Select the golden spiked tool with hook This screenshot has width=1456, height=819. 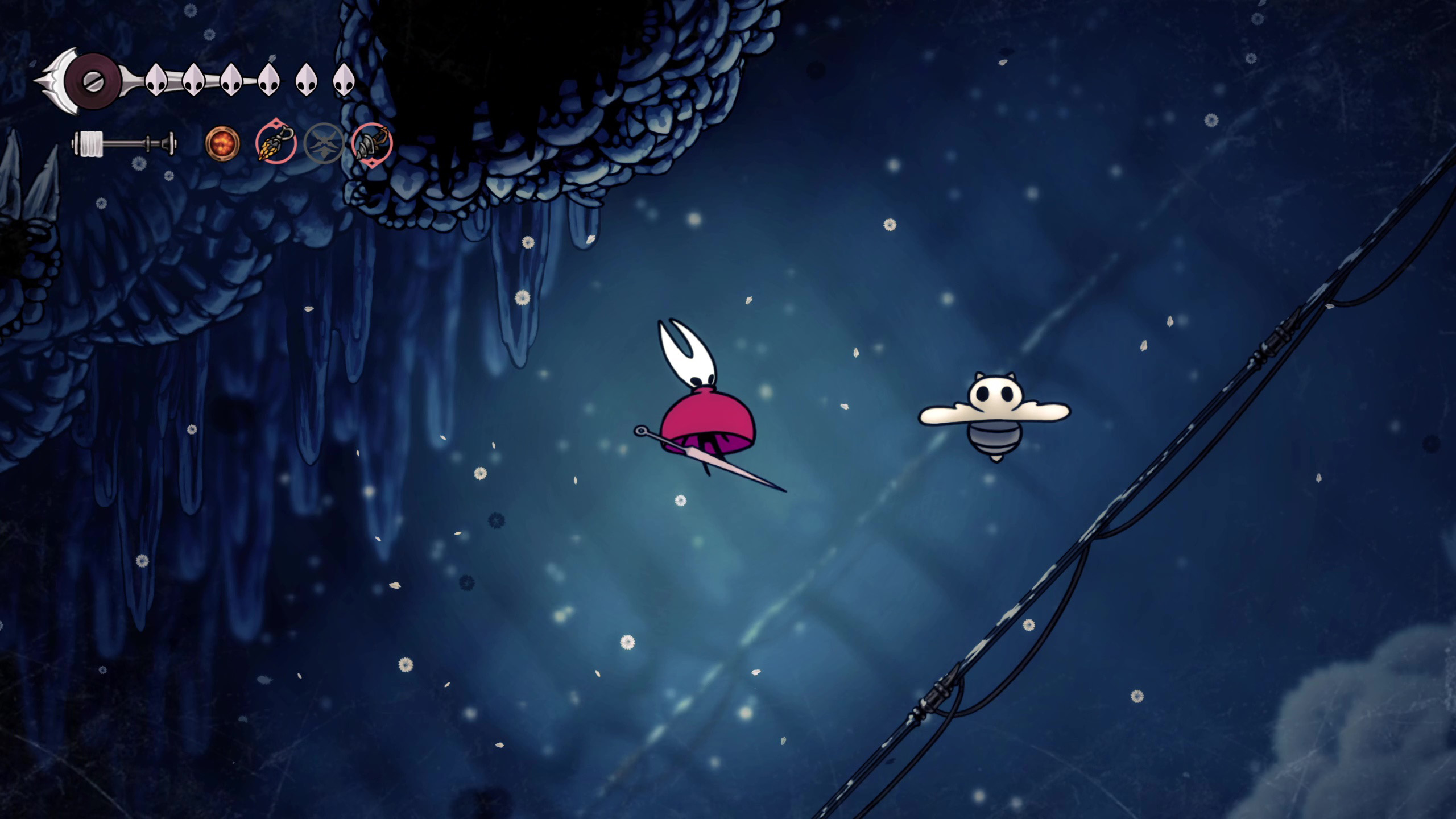click(x=275, y=143)
